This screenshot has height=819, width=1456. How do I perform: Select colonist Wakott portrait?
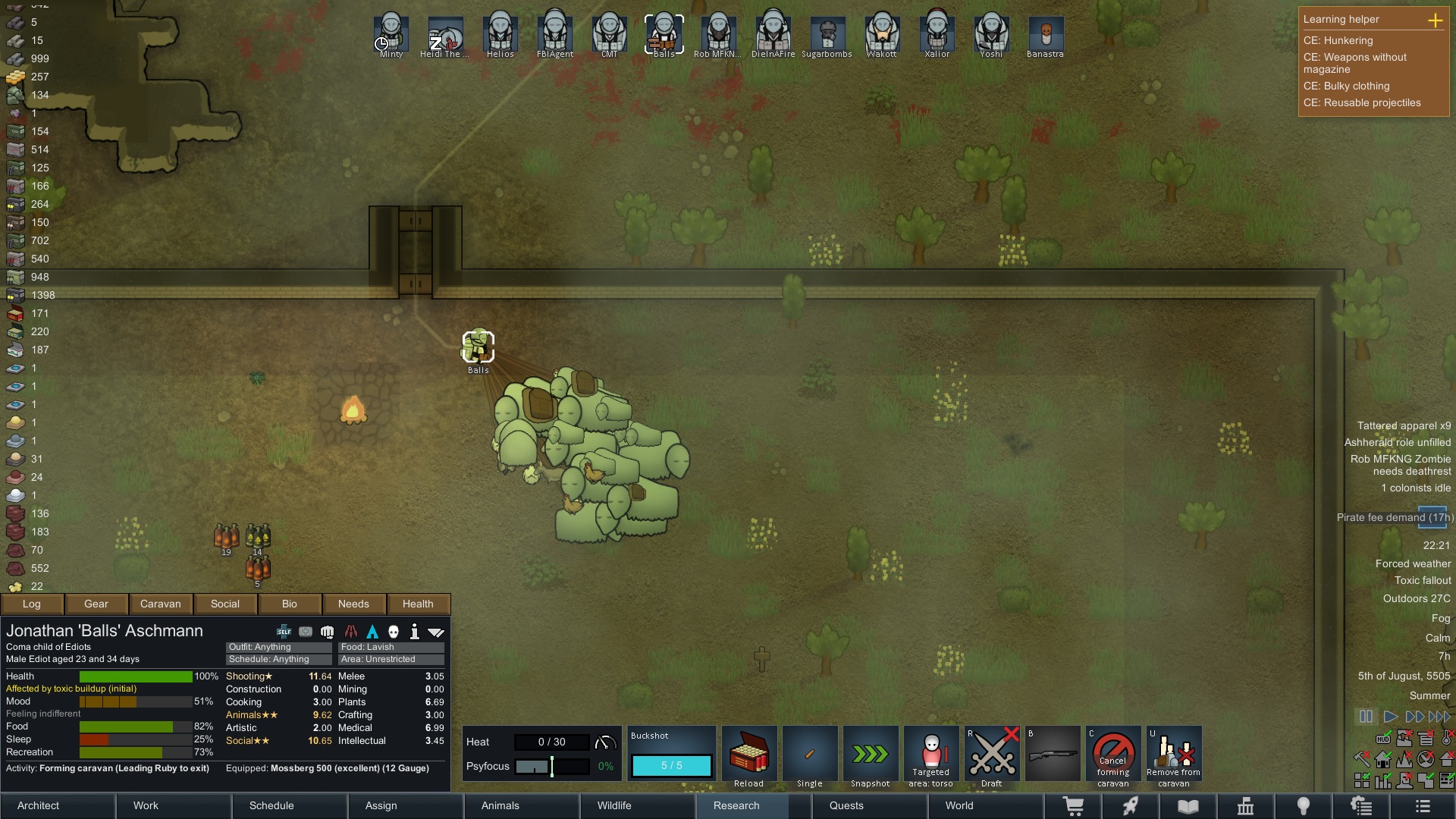[882, 35]
